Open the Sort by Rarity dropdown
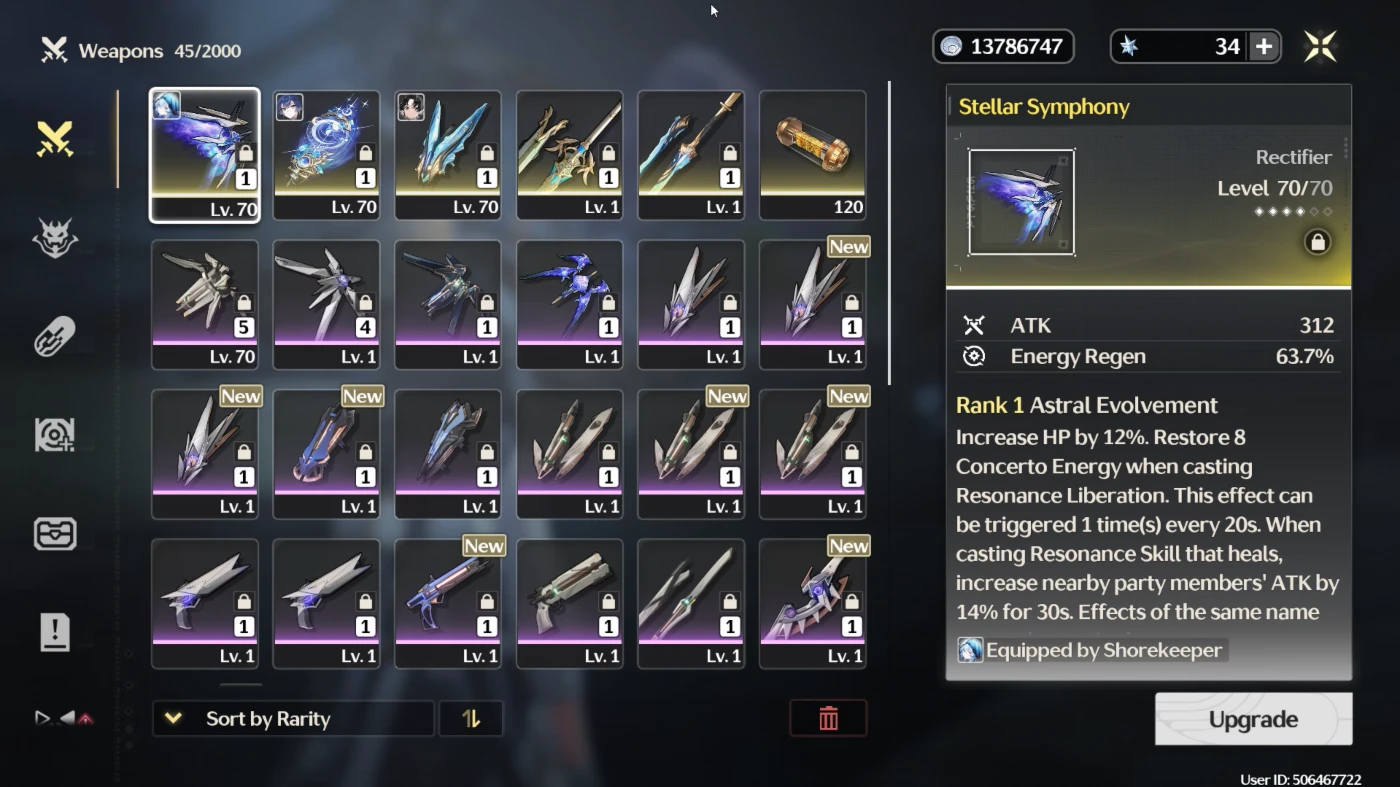 [x=292, y=718]
